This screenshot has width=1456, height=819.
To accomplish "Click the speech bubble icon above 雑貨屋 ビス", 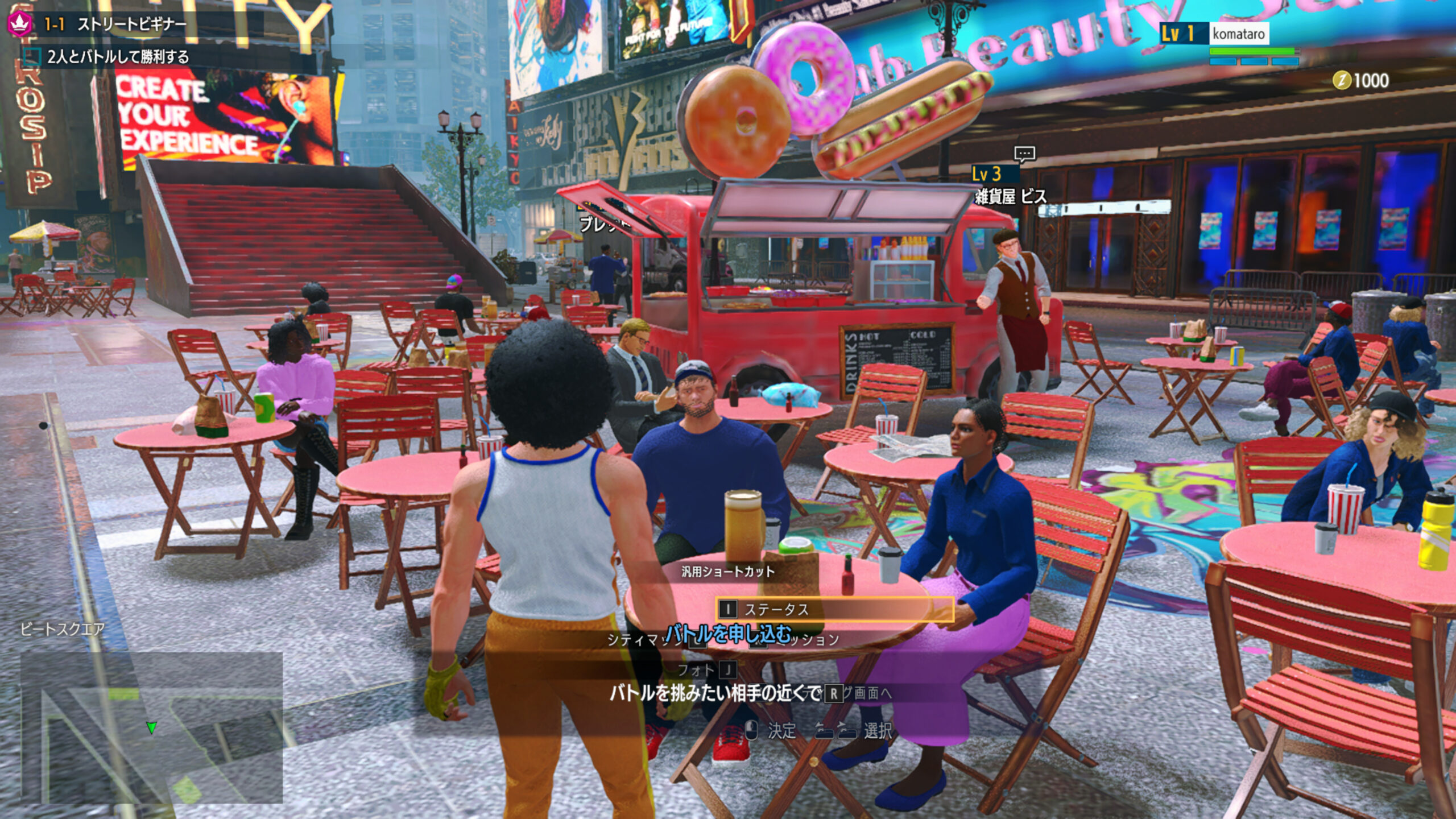I will point(1024,154).
